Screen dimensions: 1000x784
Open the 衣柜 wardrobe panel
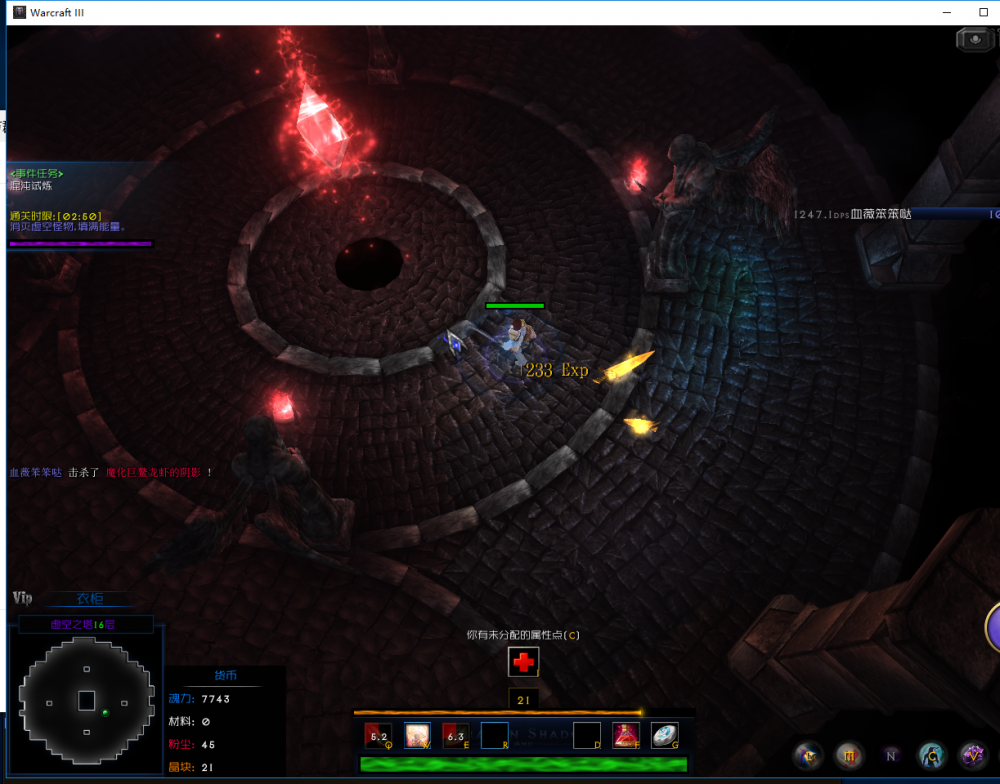tap(90, 599)
